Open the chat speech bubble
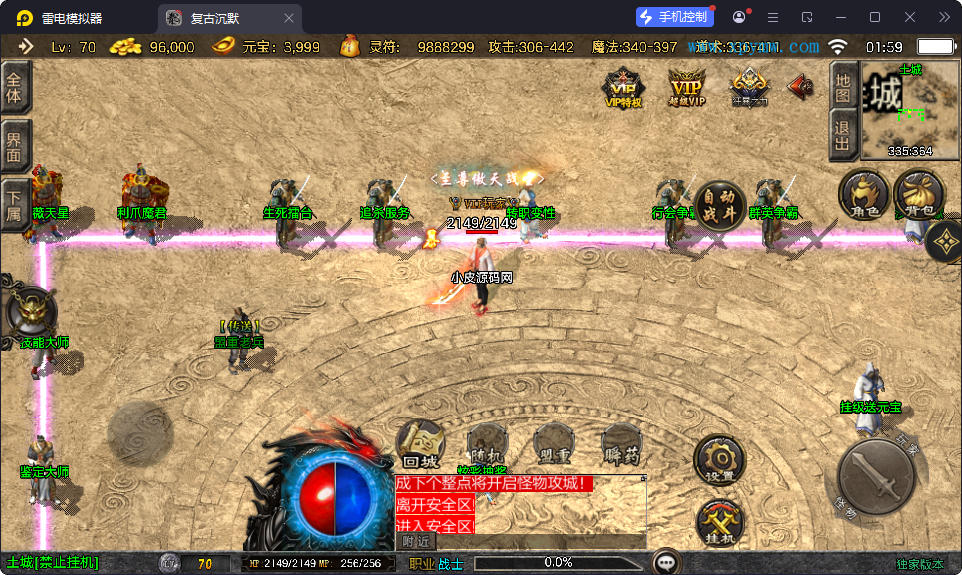The image size is (962, 575). 666,562
